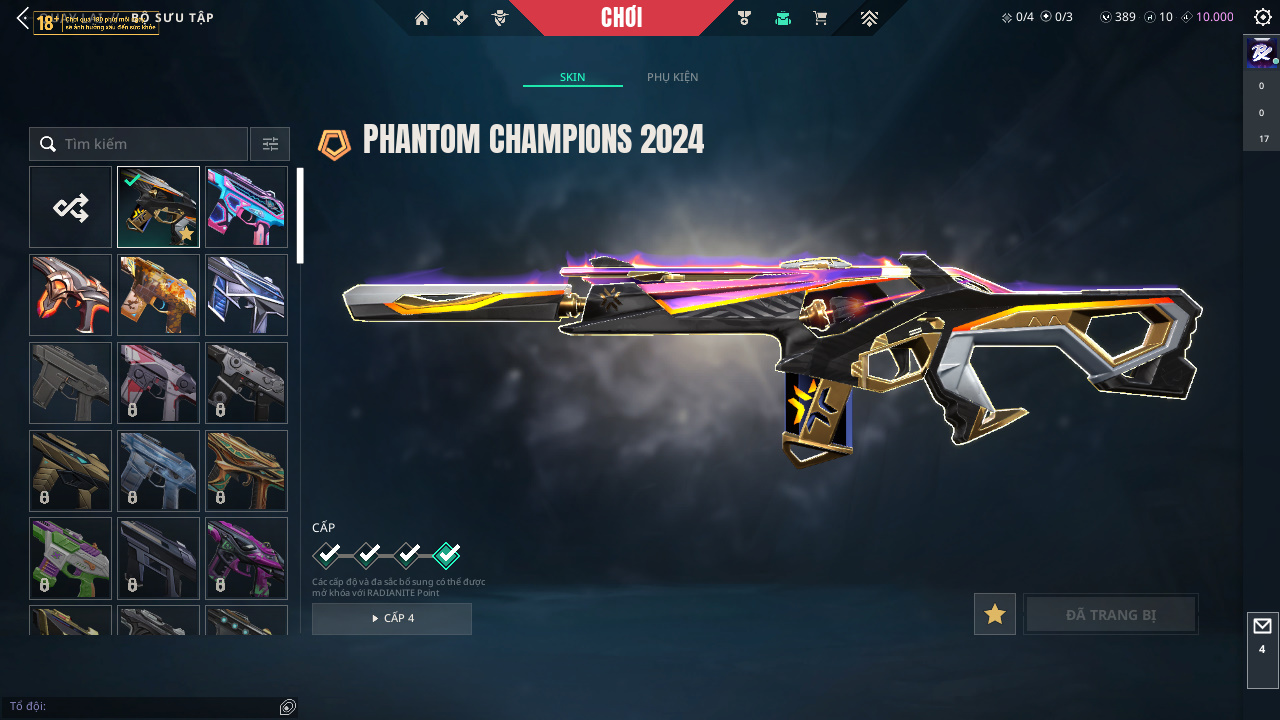Choose the random skin shuffle tile

70,207
